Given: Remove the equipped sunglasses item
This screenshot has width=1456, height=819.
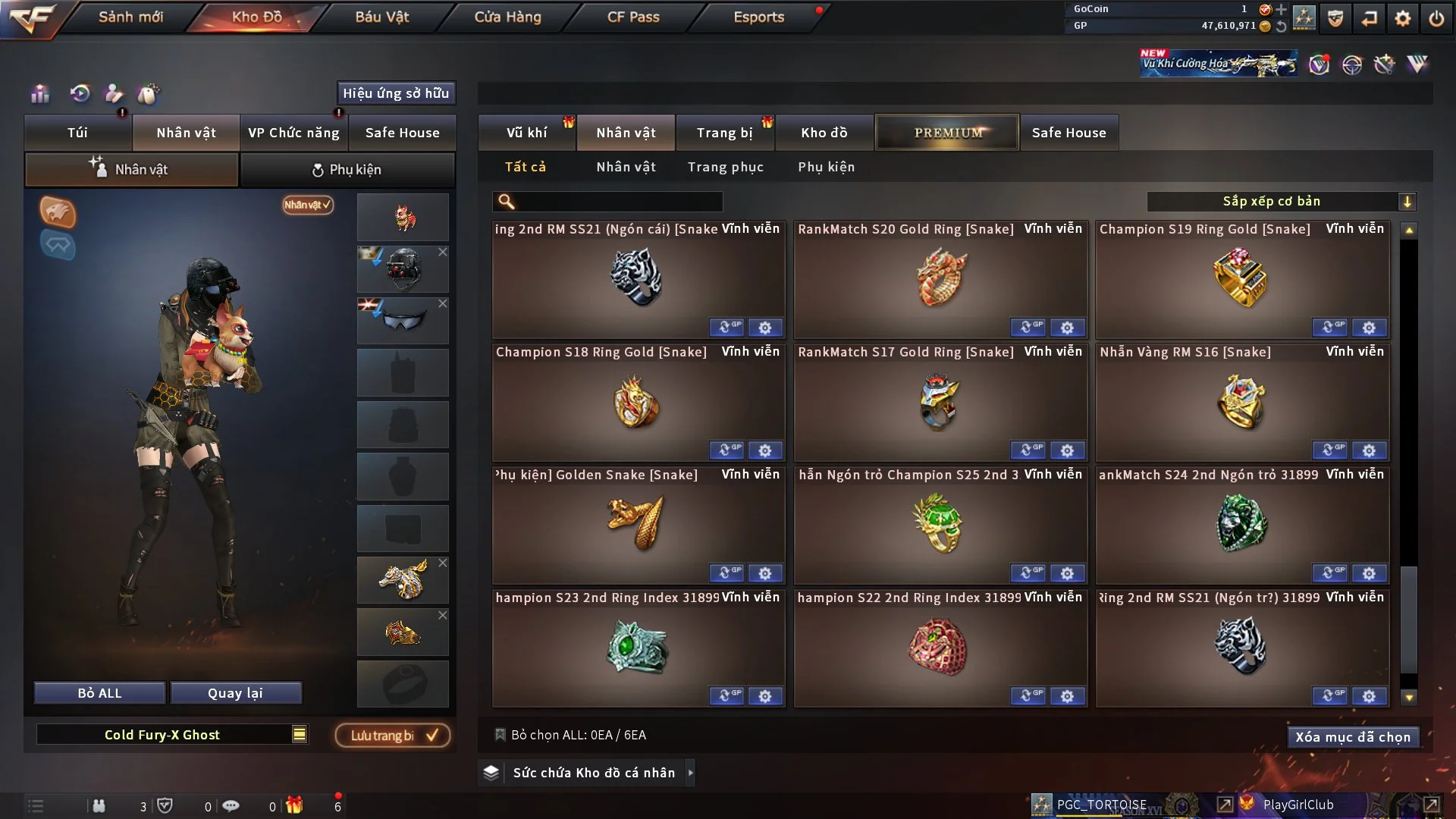Looking at the screenshot, I should [x=443, y=303].
